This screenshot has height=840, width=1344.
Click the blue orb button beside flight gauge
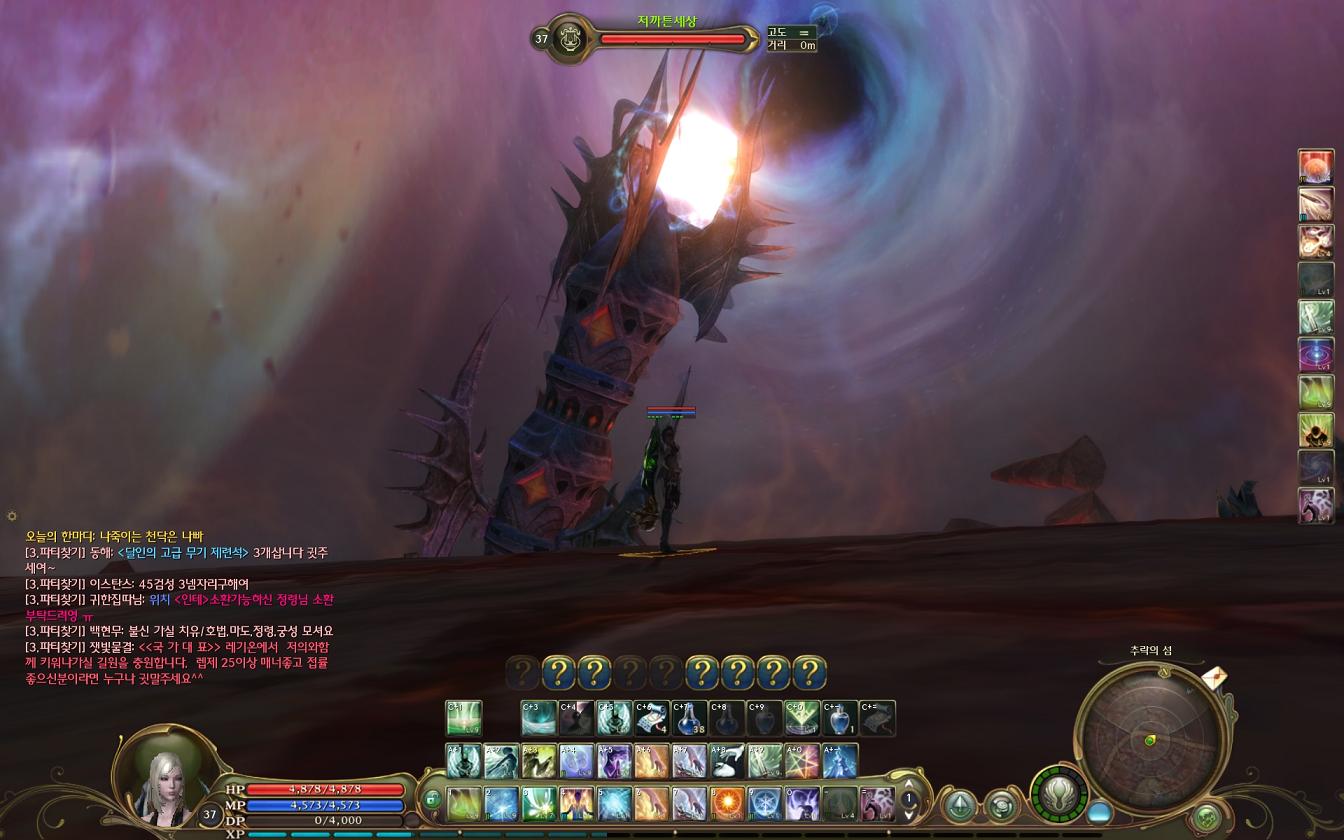(x=1100, y=813)
